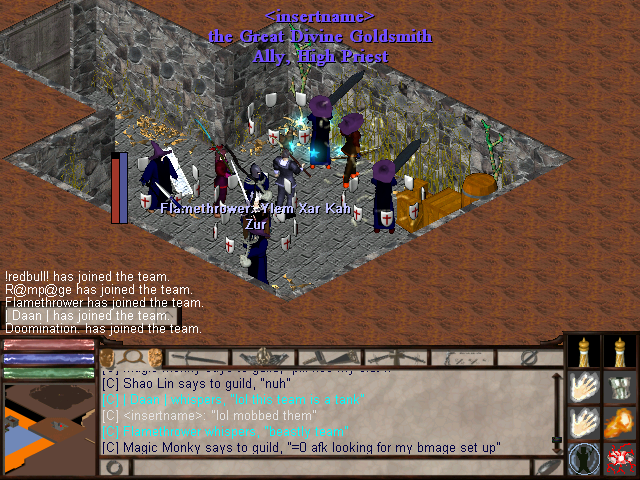Screen dimensions: 640x480
Task: Click the quill icon beside chat input
Action: [x=547, y=467]
